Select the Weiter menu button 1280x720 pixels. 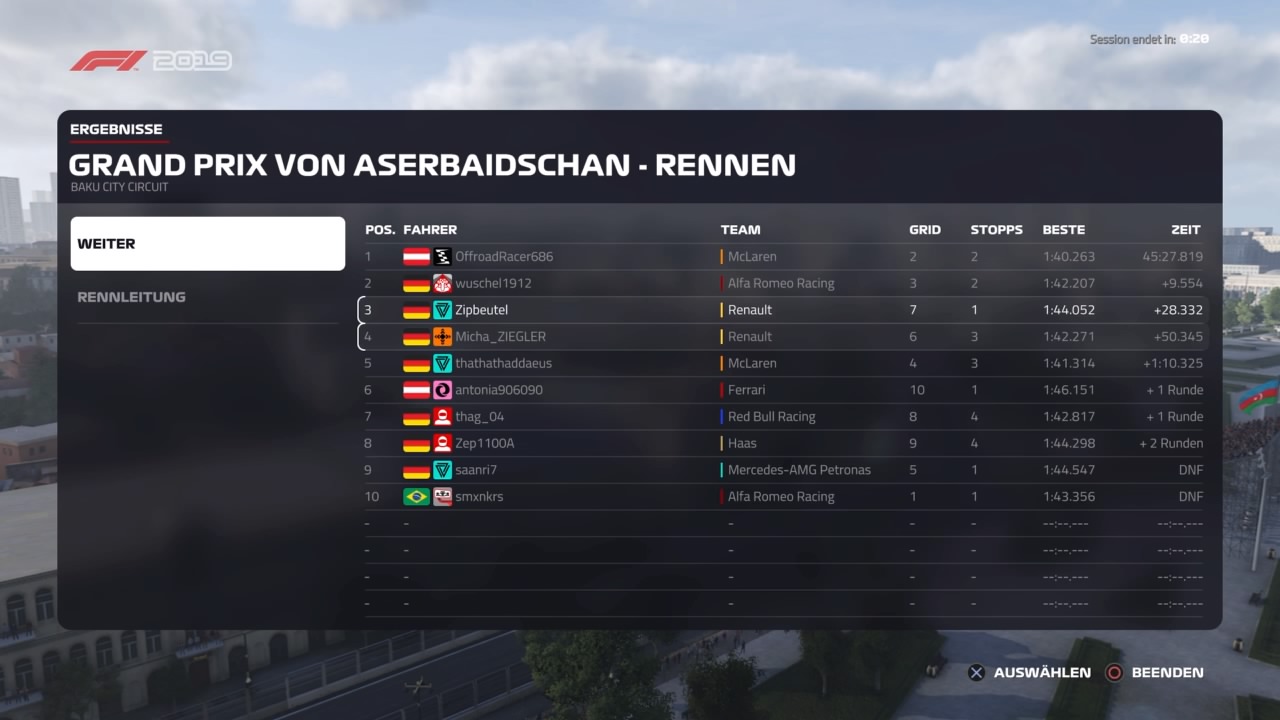tap(207, 244)
